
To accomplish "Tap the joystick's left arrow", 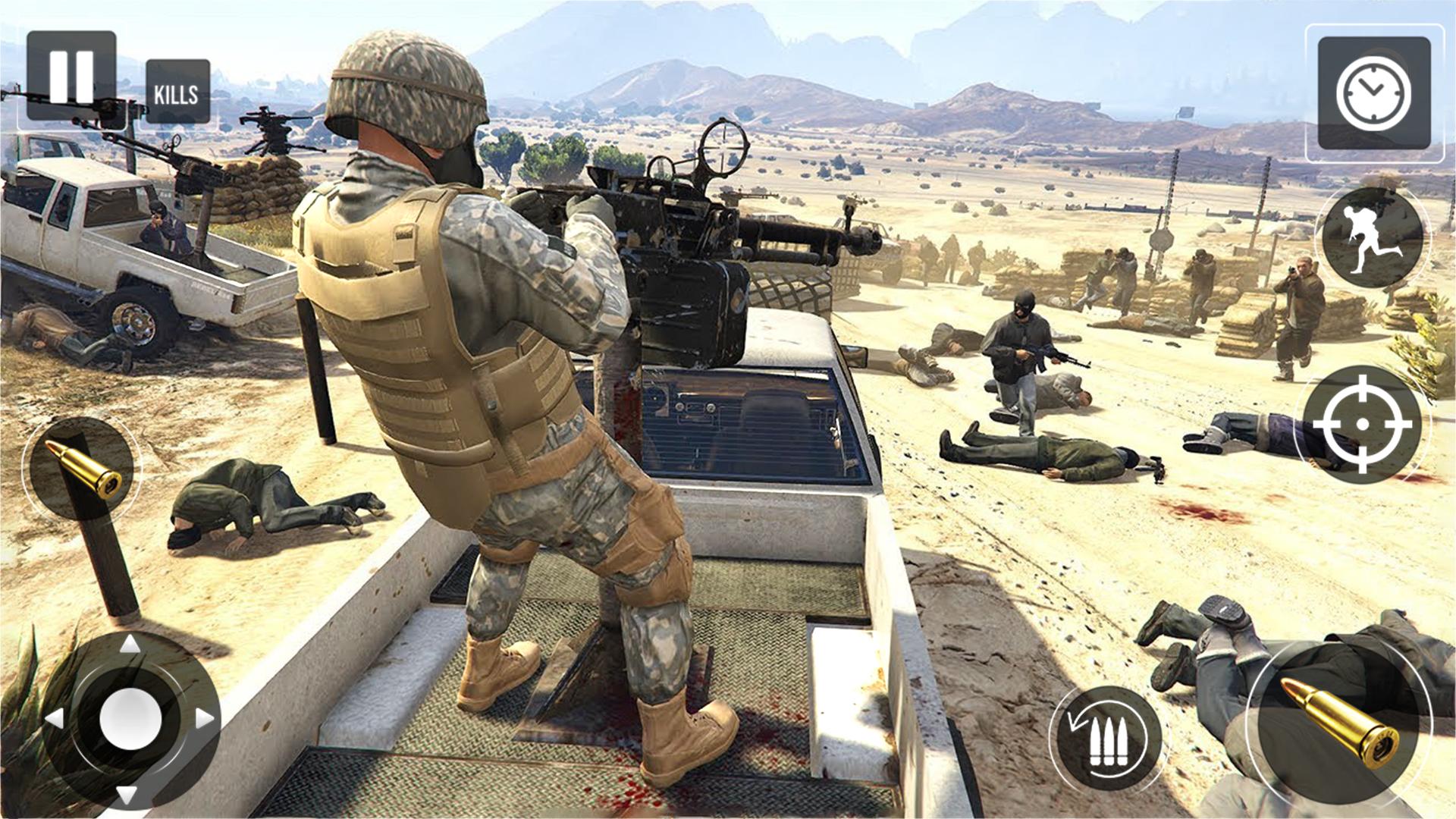I will click(55, 718).
